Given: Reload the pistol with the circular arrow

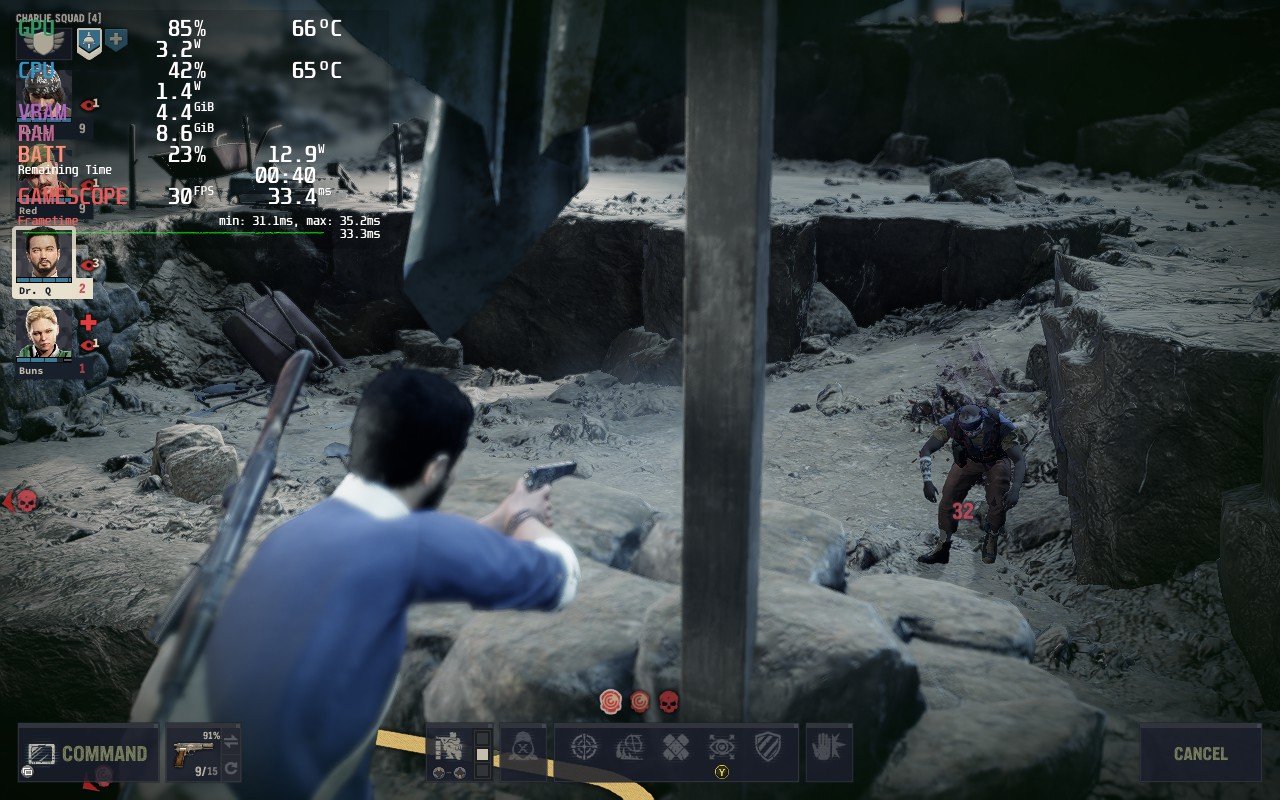Looking at the screenshot, I should tap(231, 768).
